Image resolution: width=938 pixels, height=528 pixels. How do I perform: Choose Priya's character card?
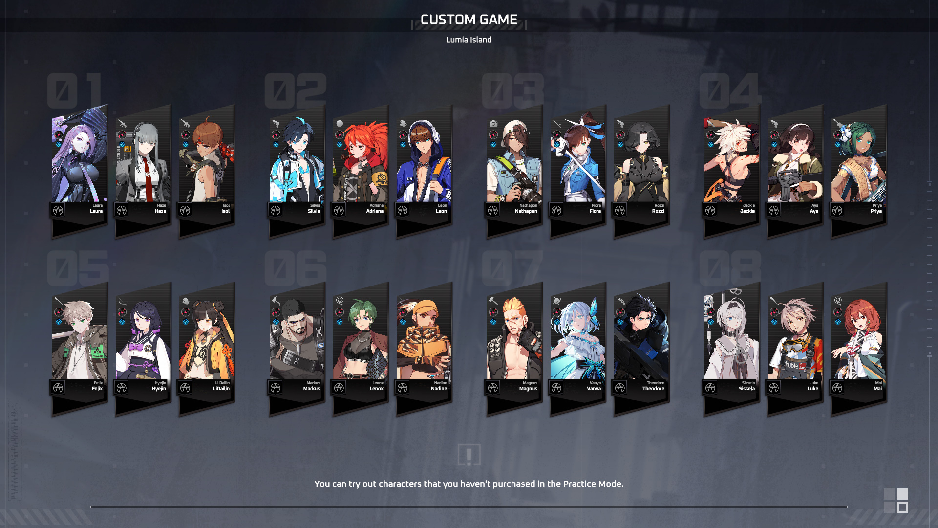[x=858, y=165]
